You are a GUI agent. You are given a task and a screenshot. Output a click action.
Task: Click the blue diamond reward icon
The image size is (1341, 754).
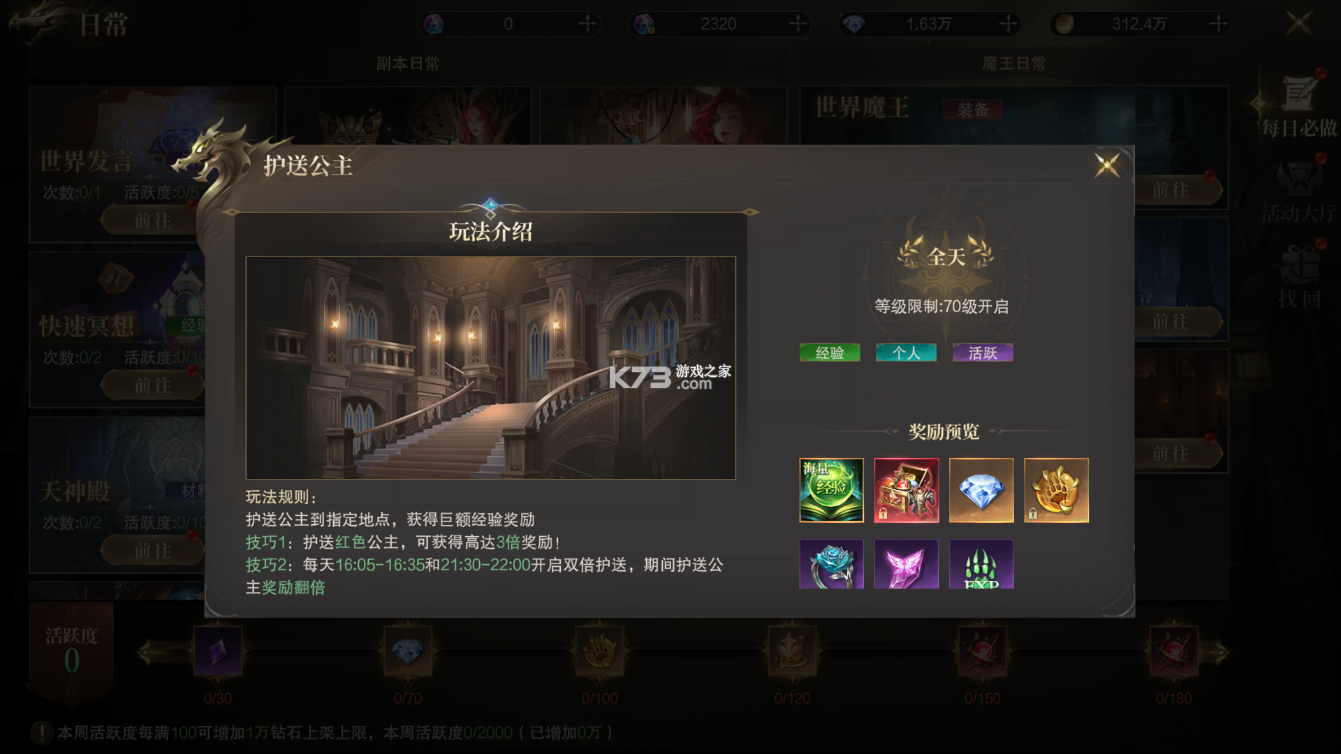coord(981,490)
